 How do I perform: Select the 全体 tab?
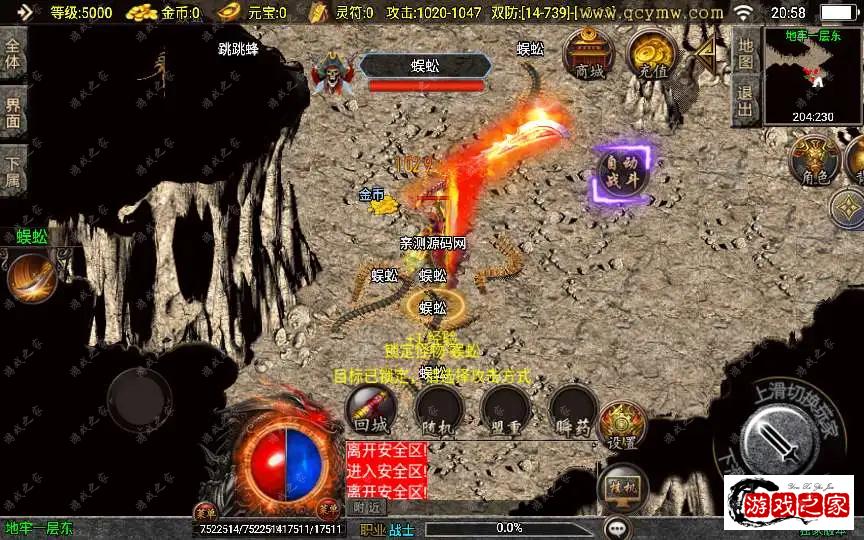pyautogui.click(x=13, y=54)
